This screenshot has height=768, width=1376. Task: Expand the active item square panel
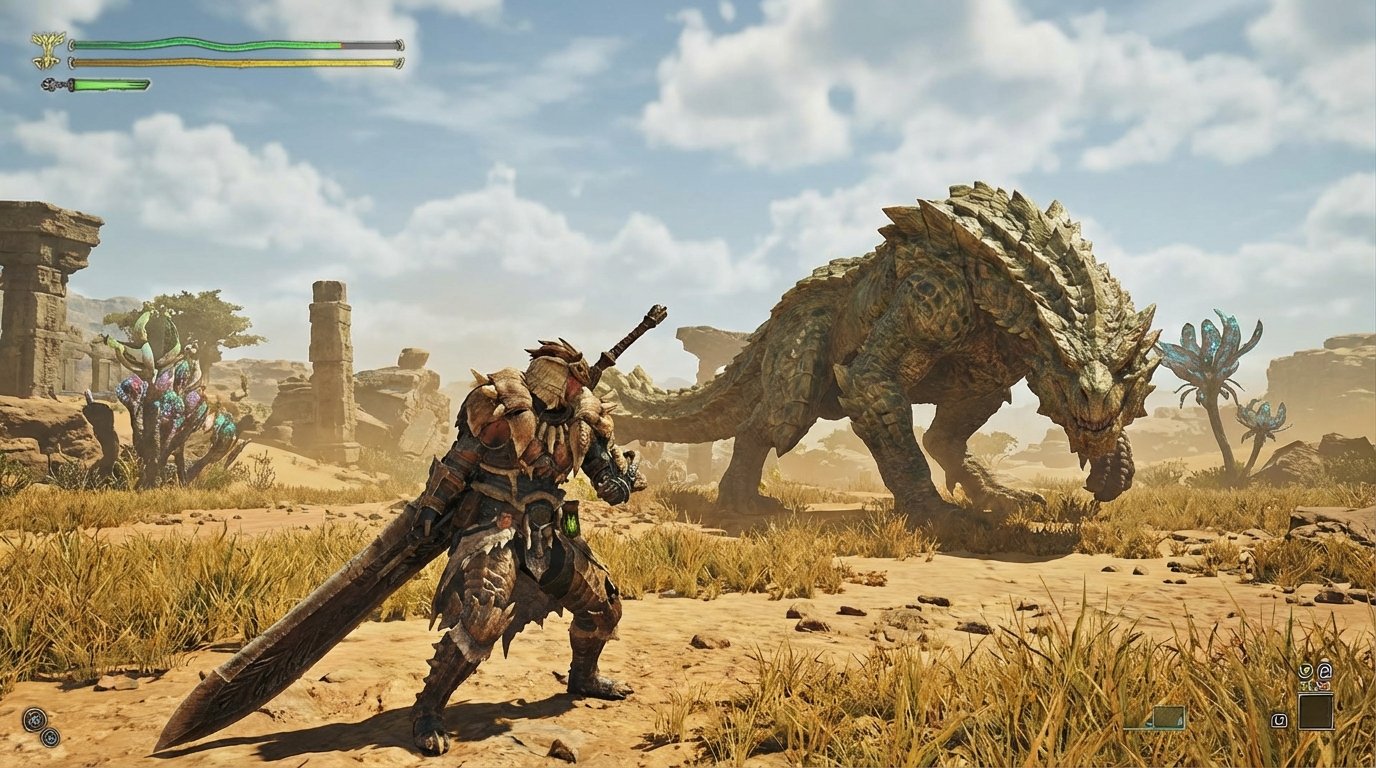tap(1316, 711)
